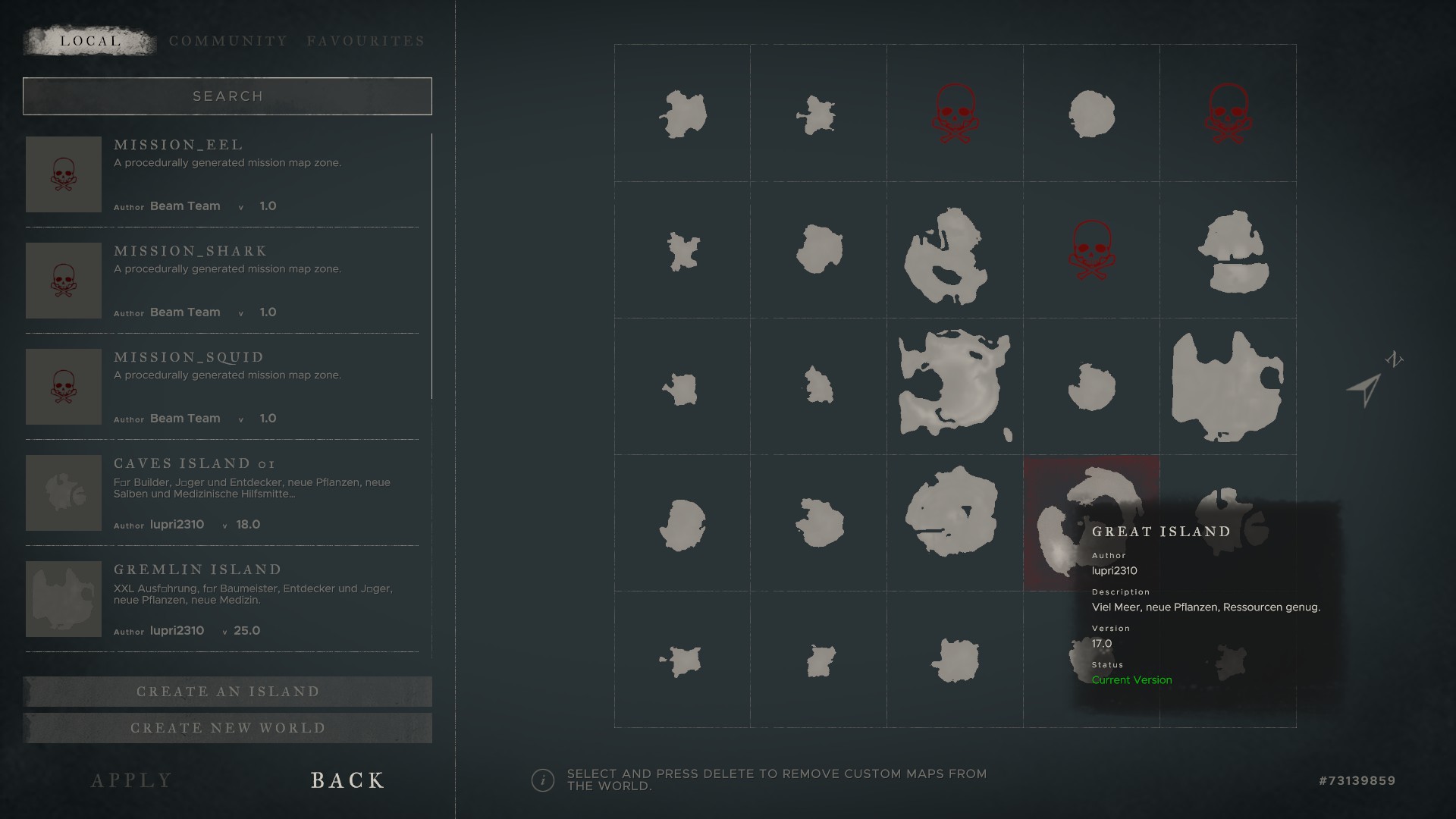This screenshot has width=1456, height=819.
Task: Select the red skull tile in top-right corner
Action: 1228,113
